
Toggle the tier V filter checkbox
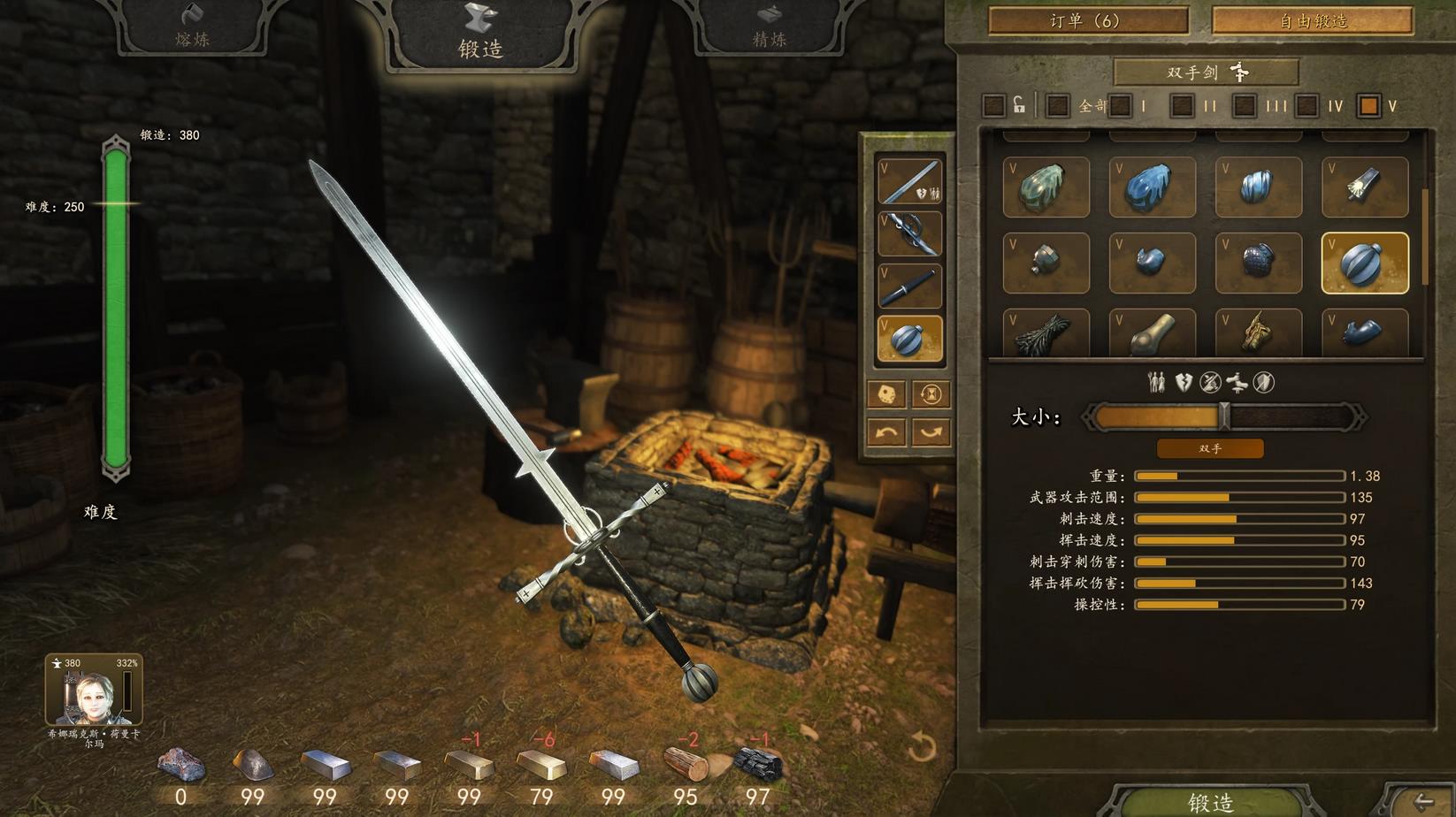[1368, 106]
